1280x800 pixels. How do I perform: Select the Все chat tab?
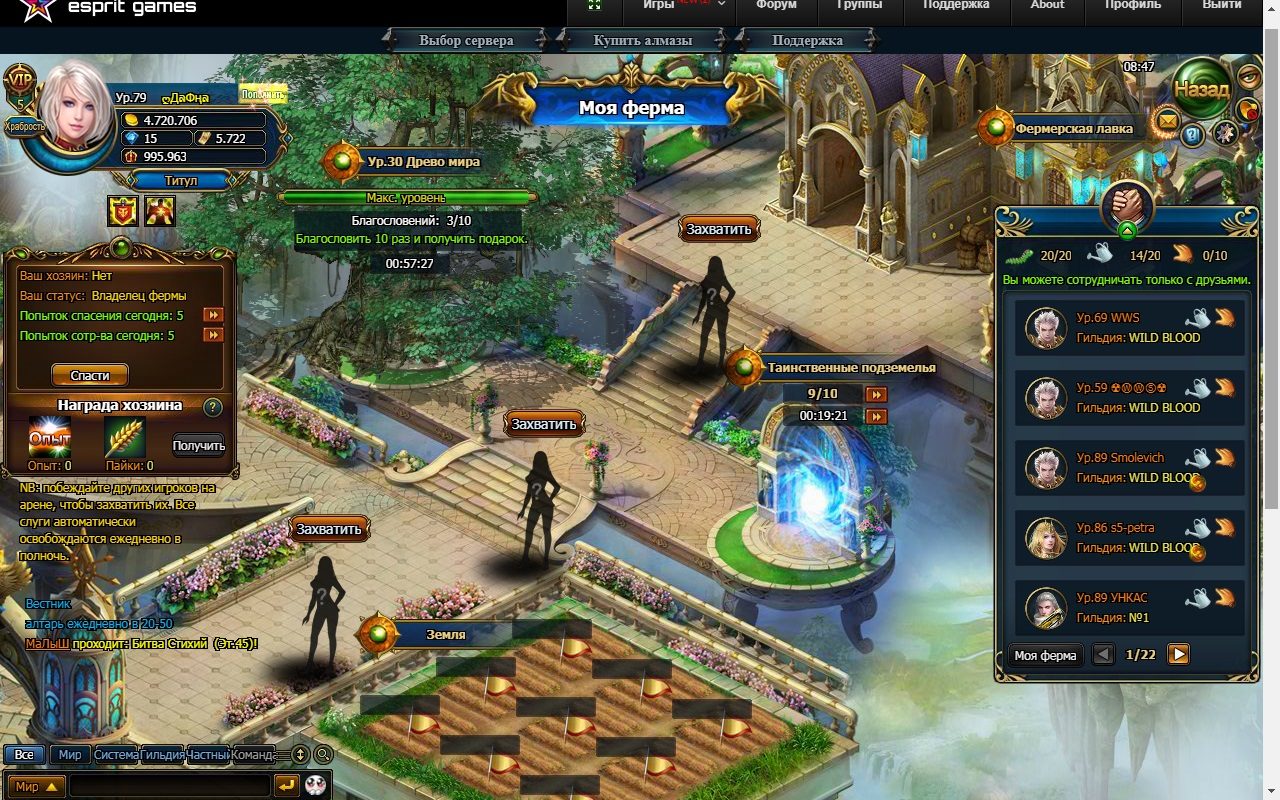24,755
